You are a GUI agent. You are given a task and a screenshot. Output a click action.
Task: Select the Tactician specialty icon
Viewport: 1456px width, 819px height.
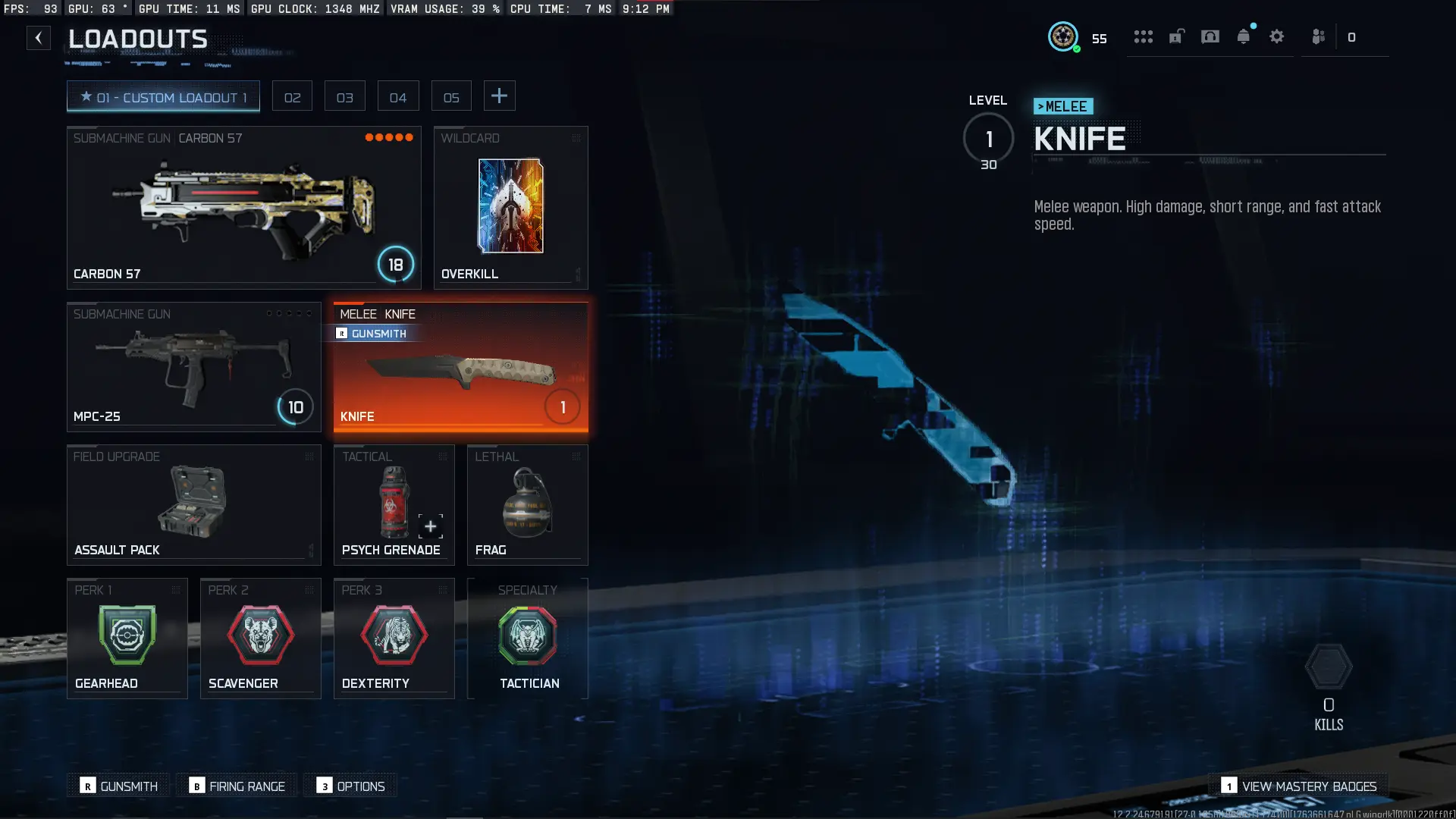528,637
